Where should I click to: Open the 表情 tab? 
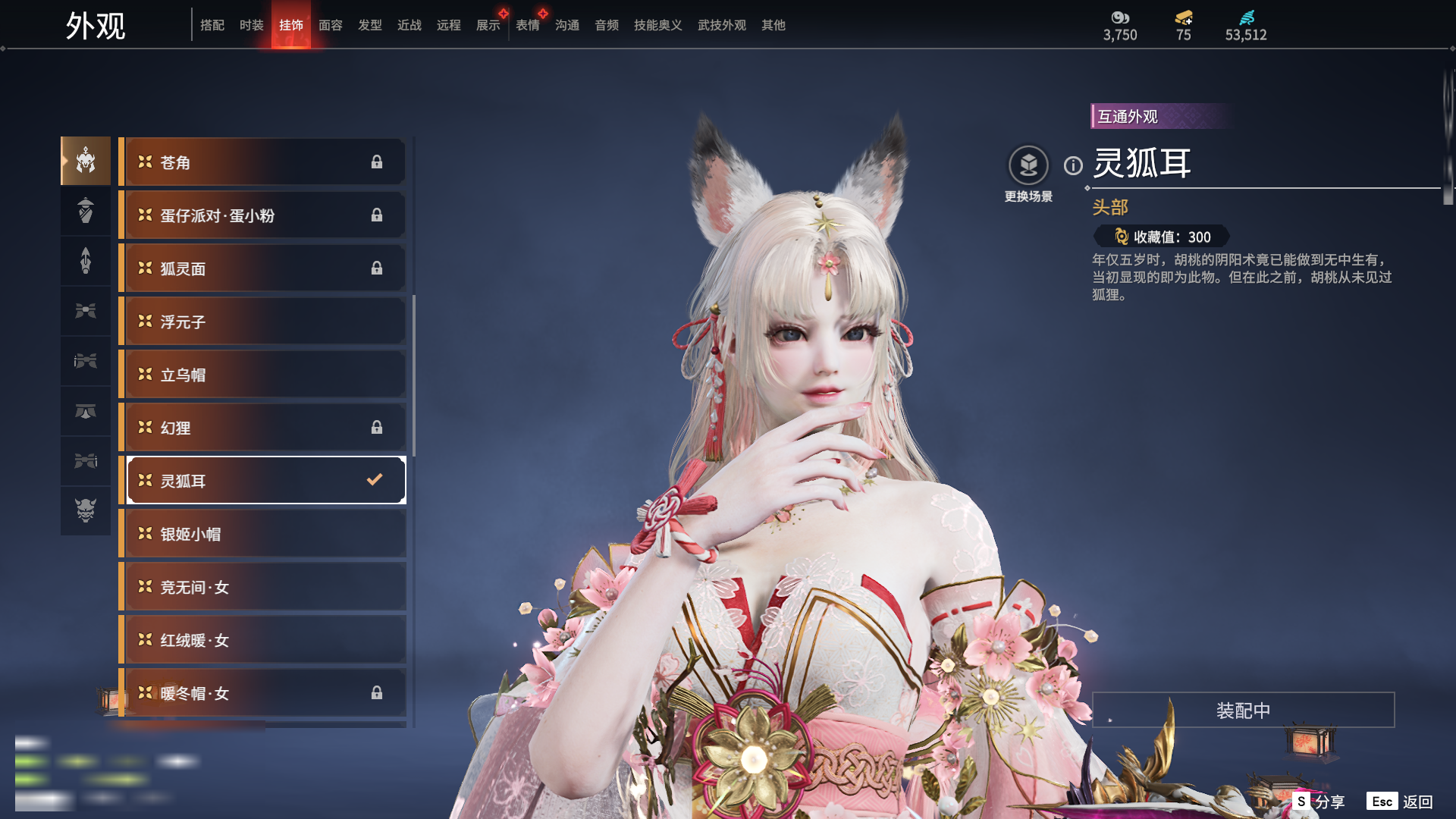tap(528, 25)
